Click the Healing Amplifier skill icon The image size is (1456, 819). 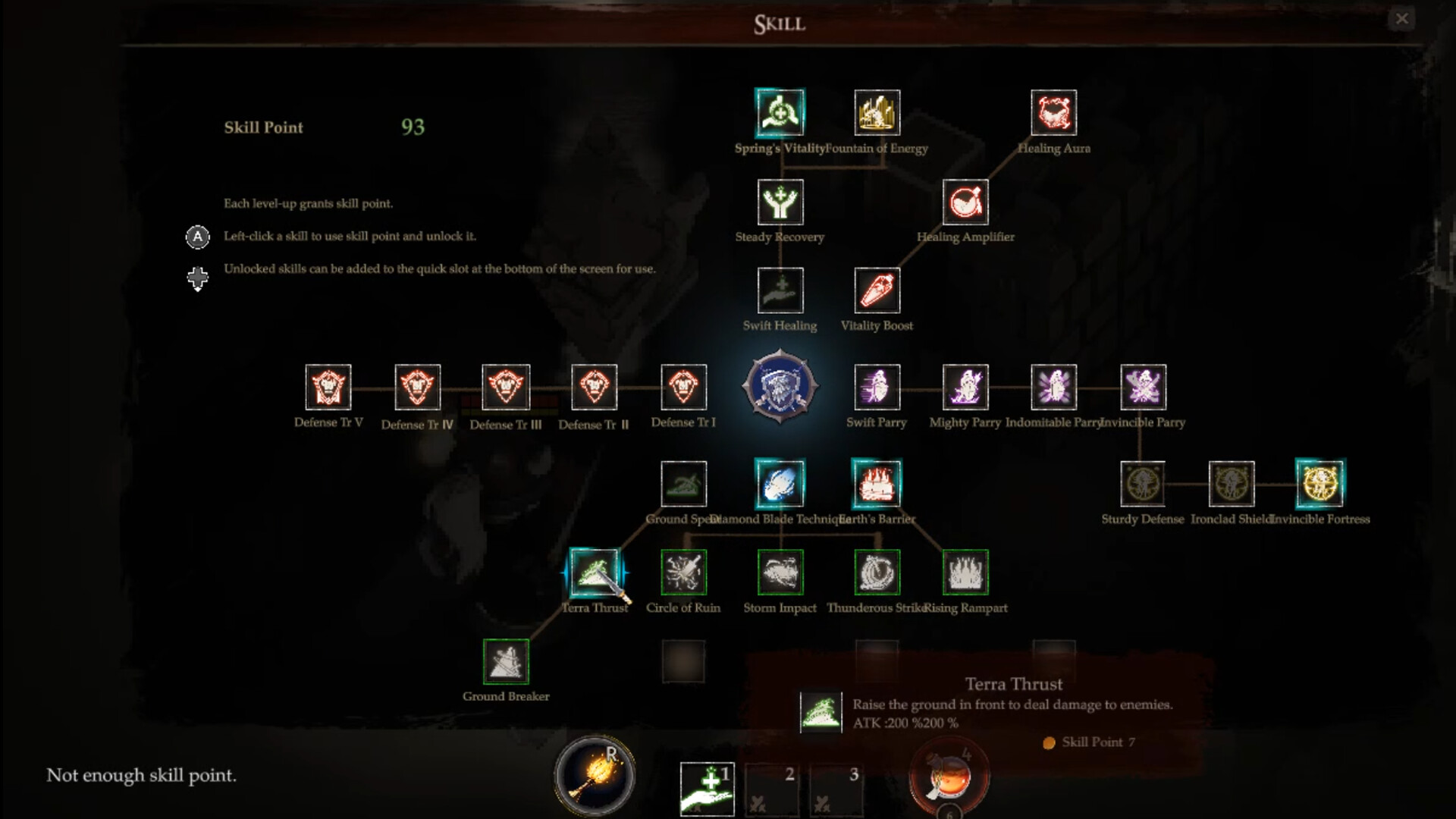click(x=965, y=202)
